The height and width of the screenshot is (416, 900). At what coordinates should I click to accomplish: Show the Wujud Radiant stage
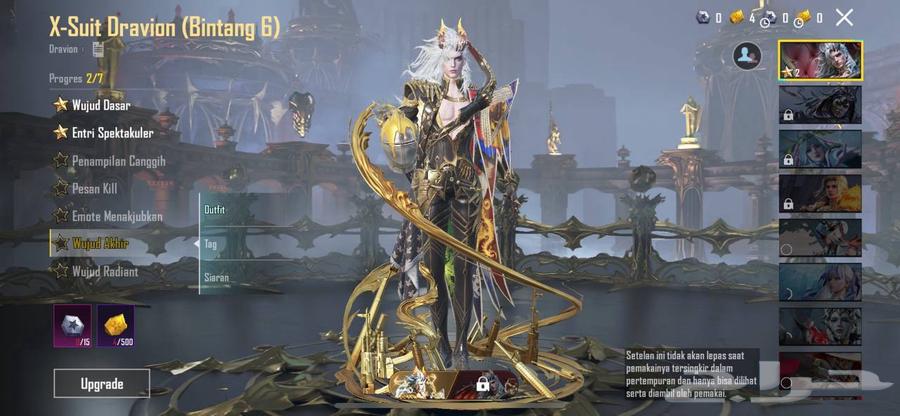(x=104, y=271)
